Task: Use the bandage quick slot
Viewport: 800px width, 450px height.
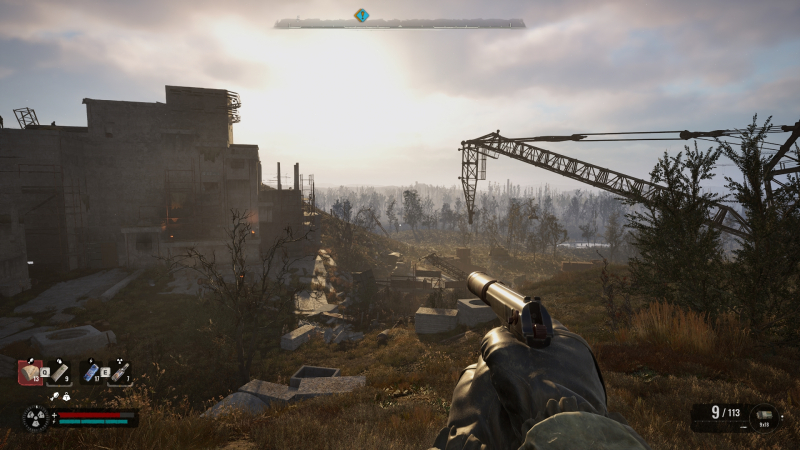Action: [59, 372]
